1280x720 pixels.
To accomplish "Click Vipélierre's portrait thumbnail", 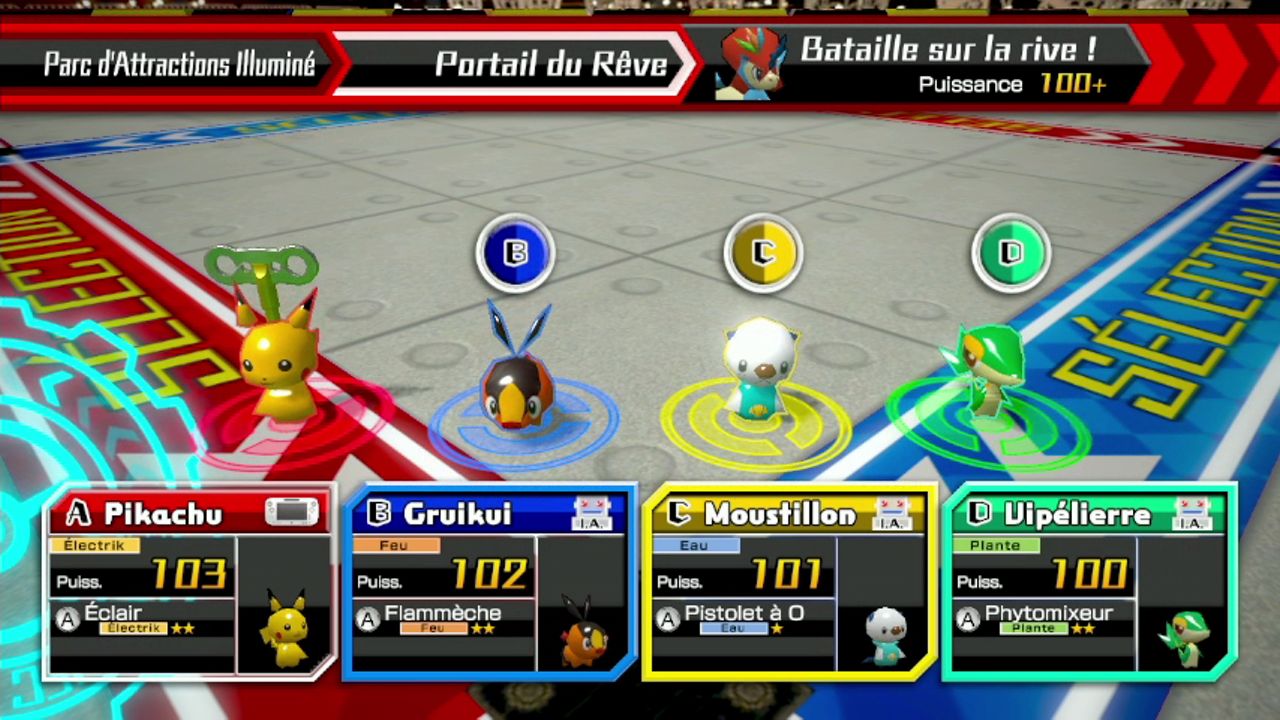I will point(1186,632).
